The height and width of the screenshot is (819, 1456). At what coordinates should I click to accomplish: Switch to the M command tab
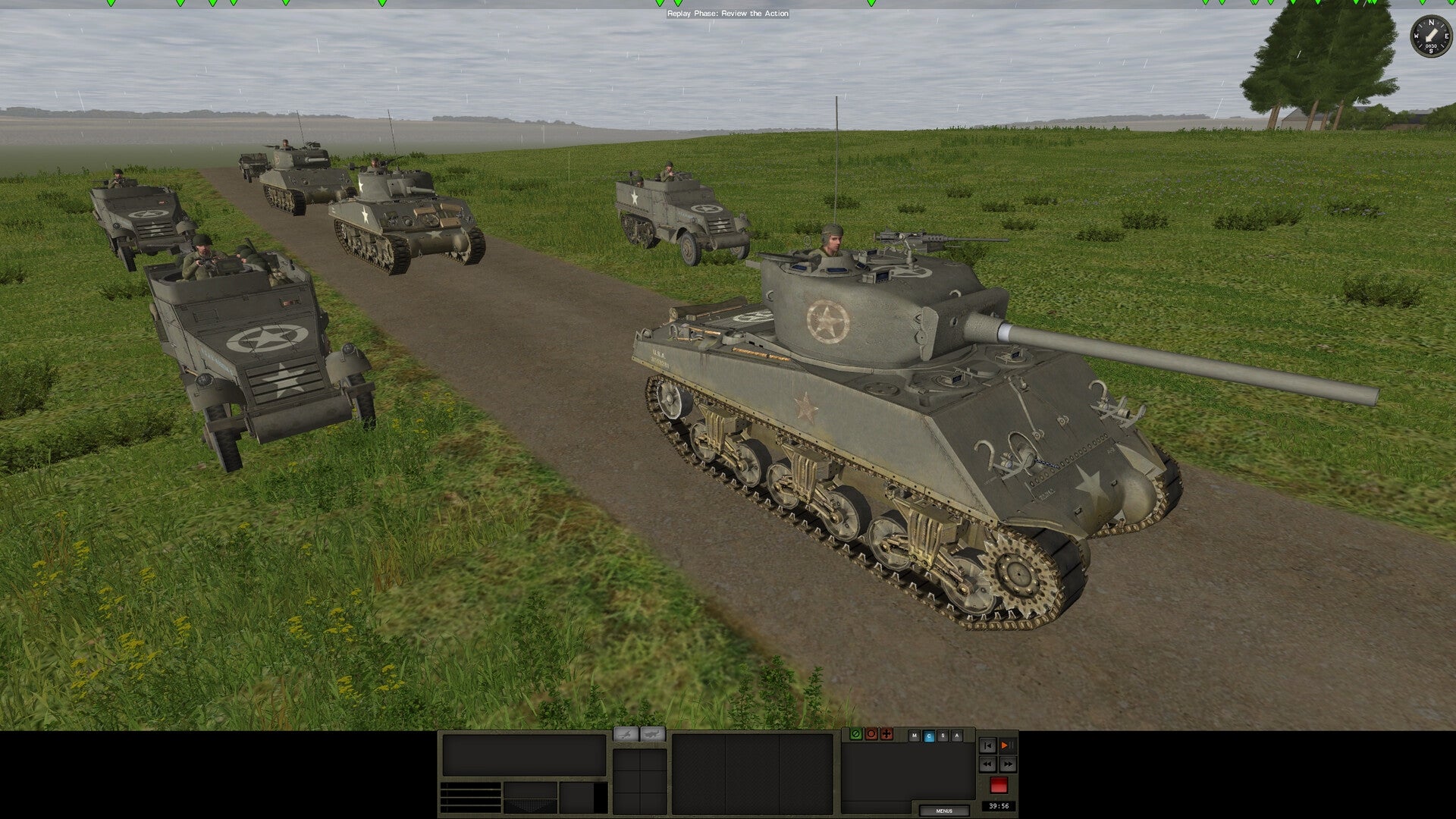coord(915,736)
